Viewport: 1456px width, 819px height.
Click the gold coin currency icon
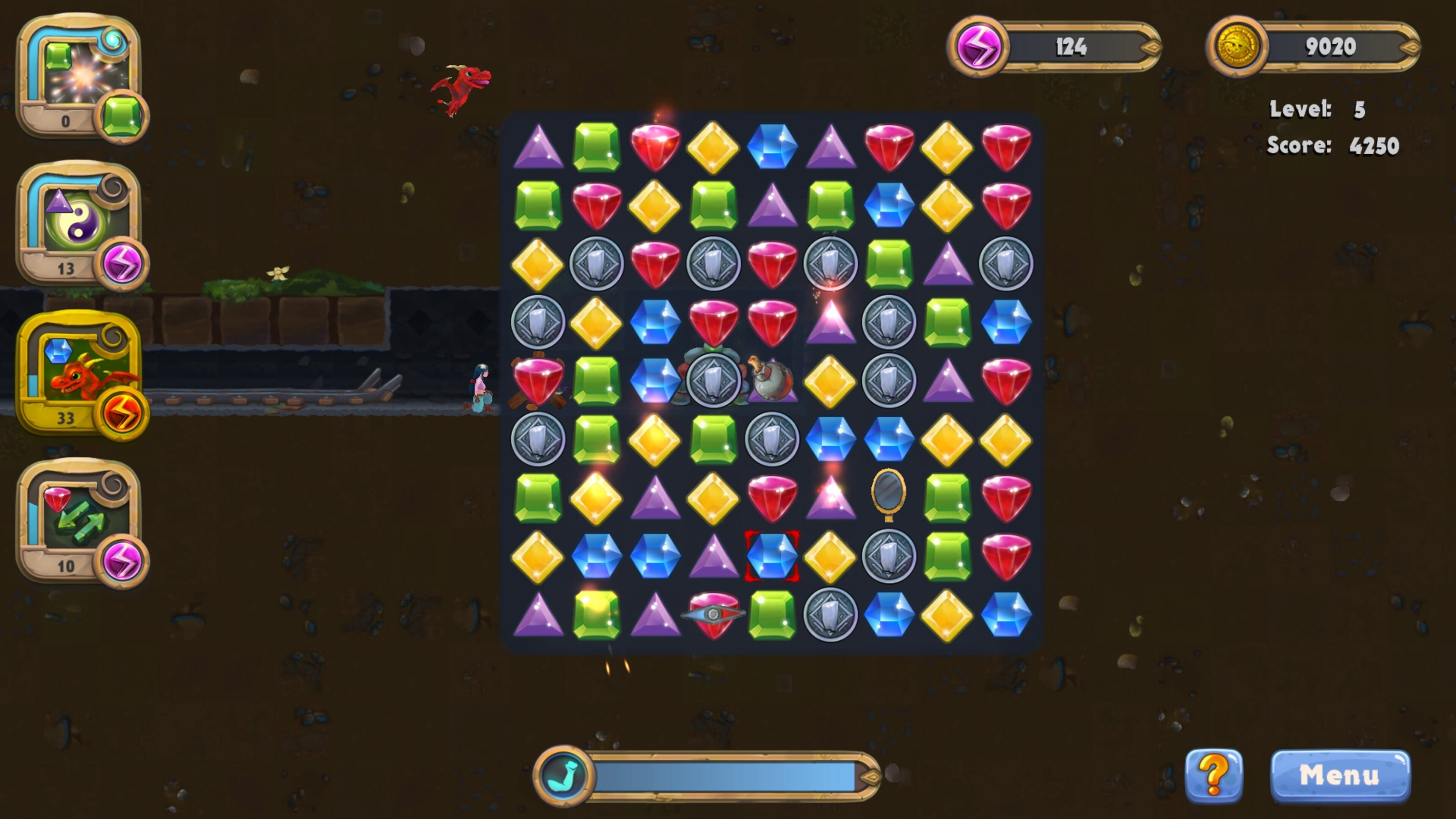(1238, 45)
